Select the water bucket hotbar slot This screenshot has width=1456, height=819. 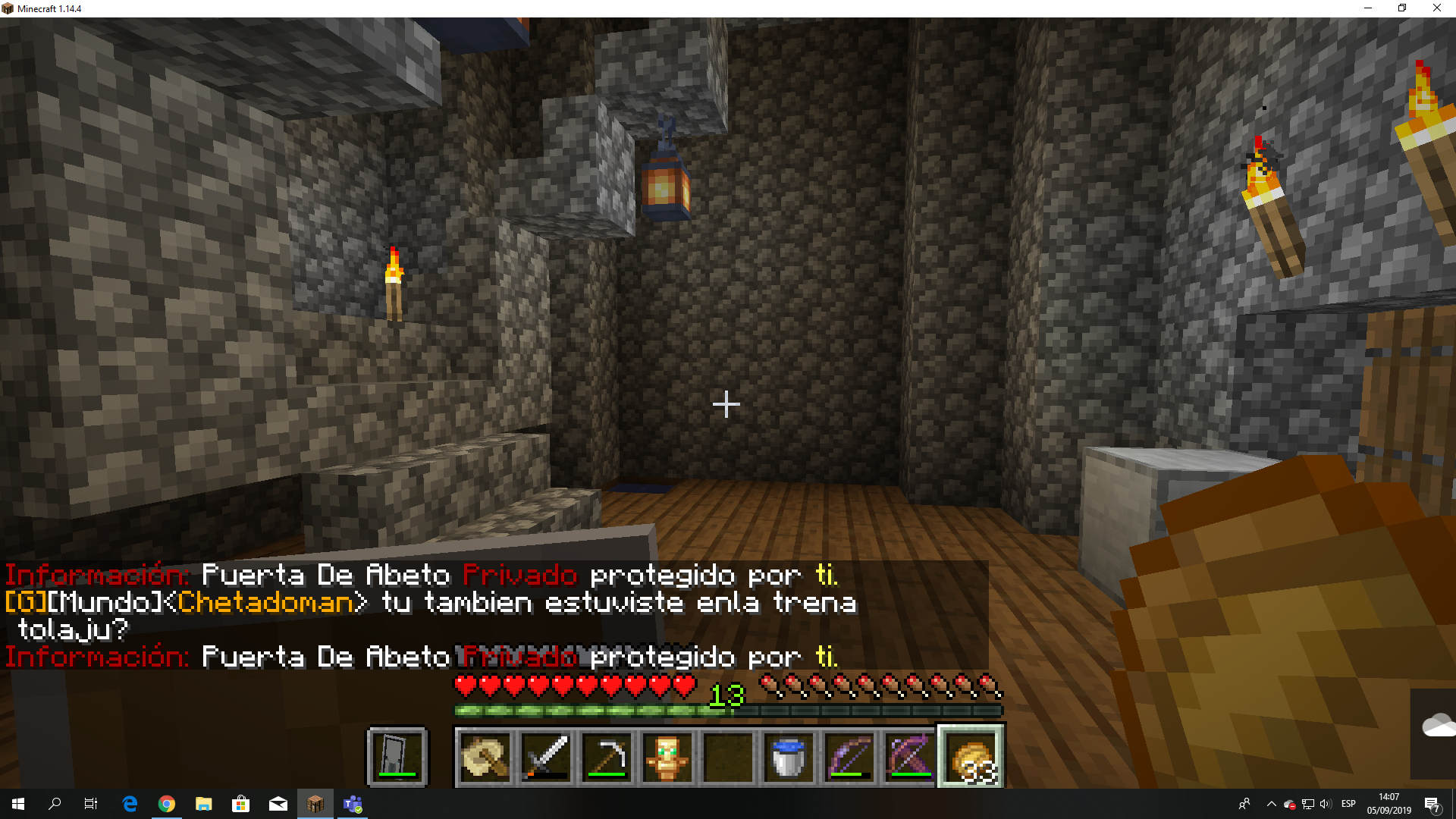pos(789,756)
